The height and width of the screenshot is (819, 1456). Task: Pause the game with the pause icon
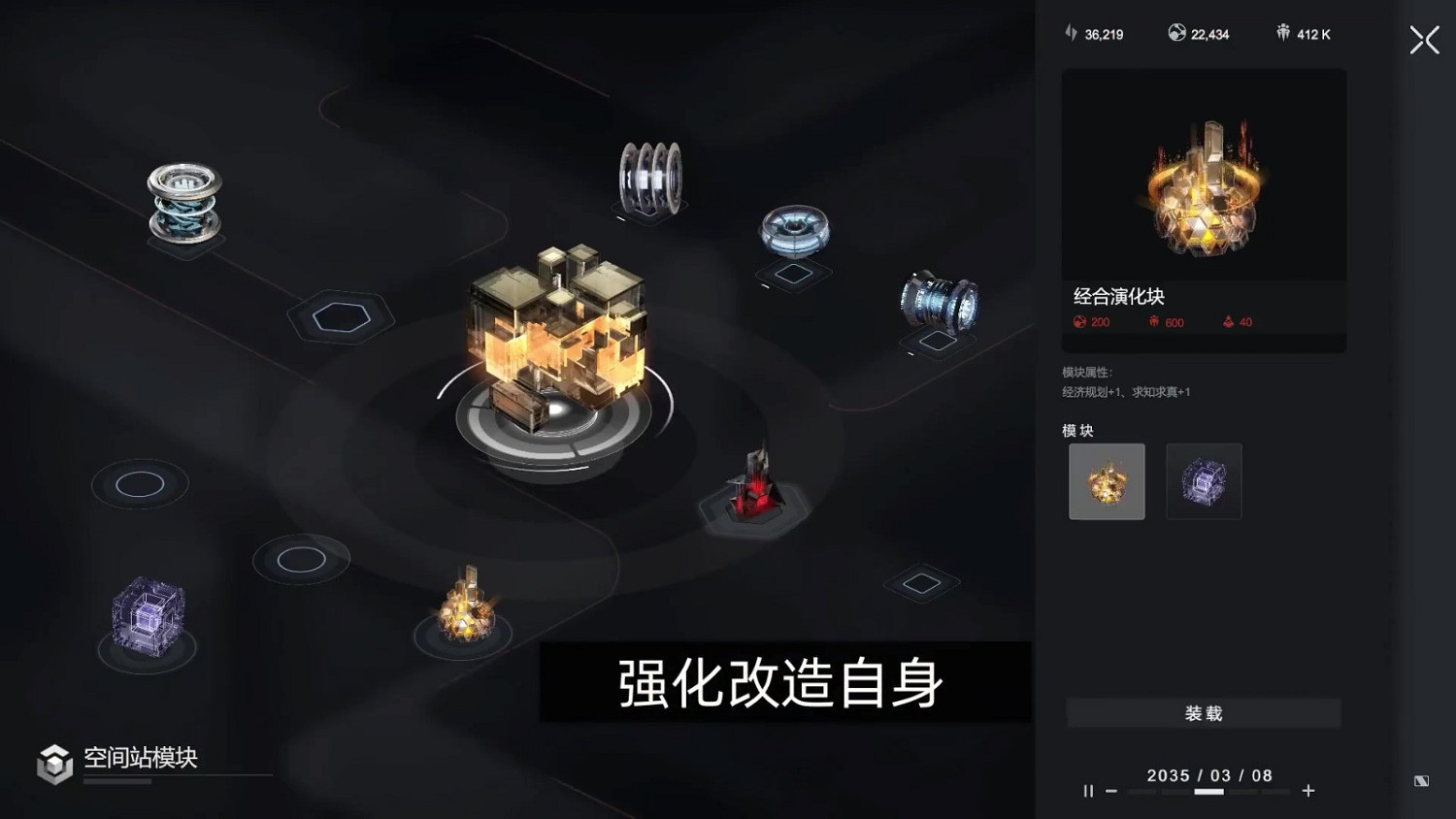(1088, 790)
